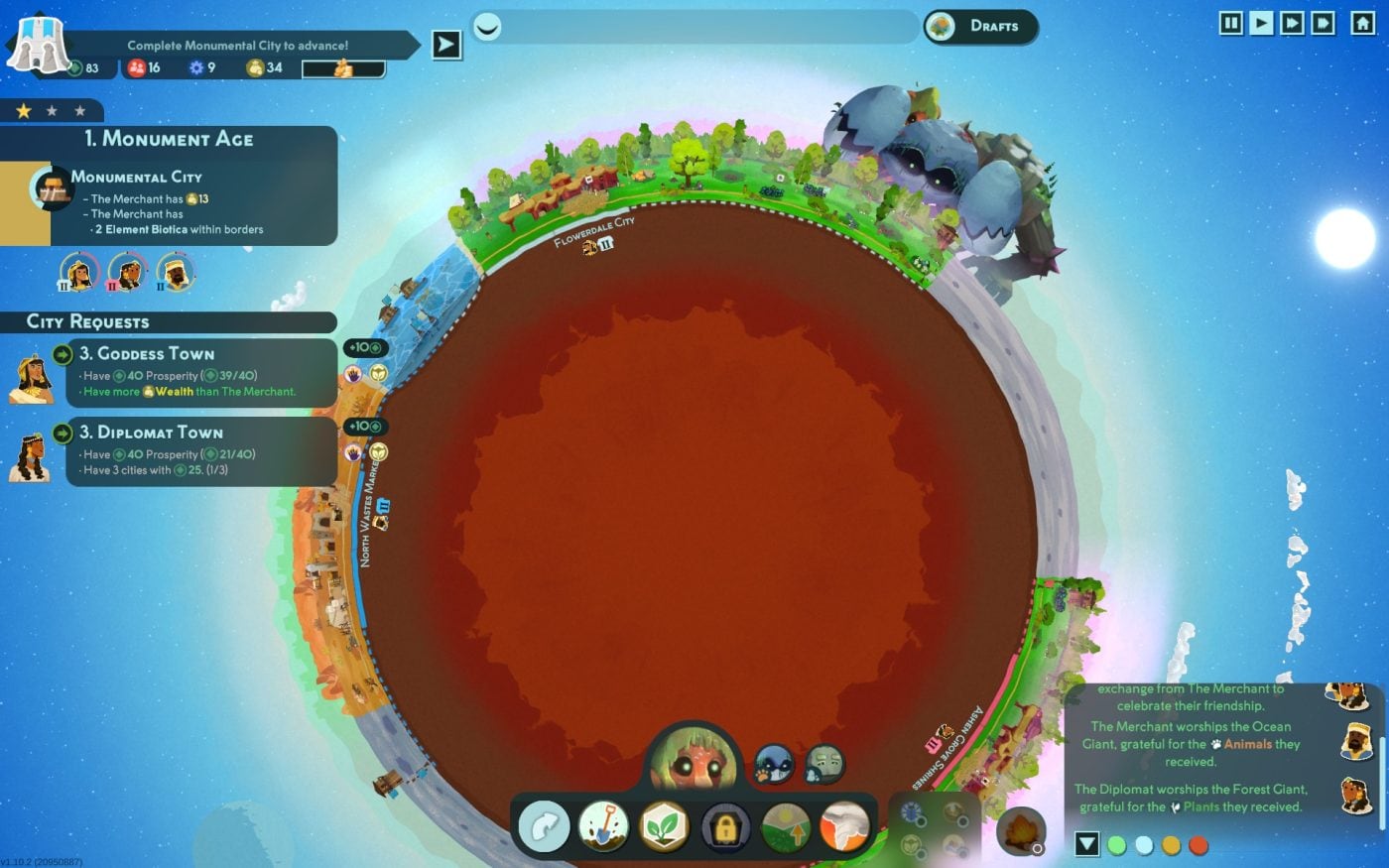Image resolution: width=1389 pixels, height=868 pixels.
Task: Collapse the message log with the down arrow
Action: point(1087,845)
